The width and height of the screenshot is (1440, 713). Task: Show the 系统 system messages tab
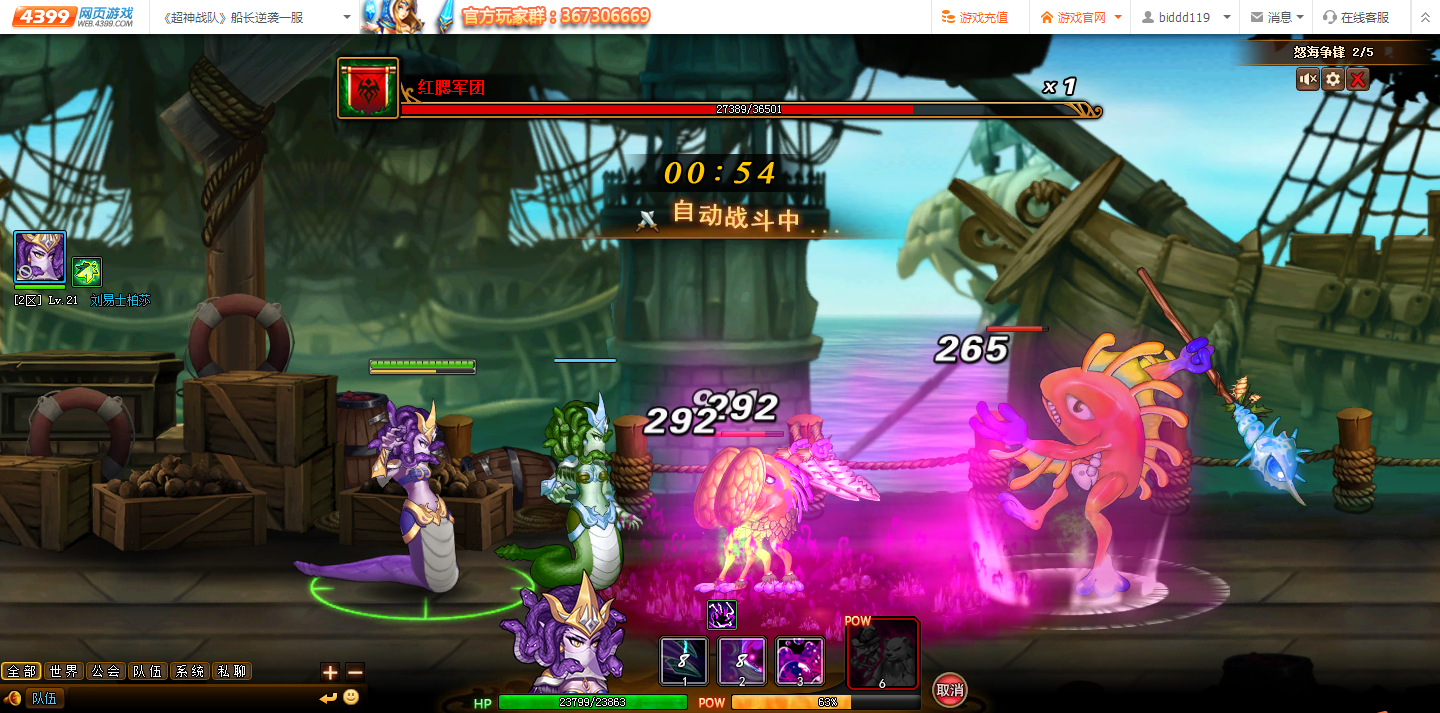(x=190, y=671)
